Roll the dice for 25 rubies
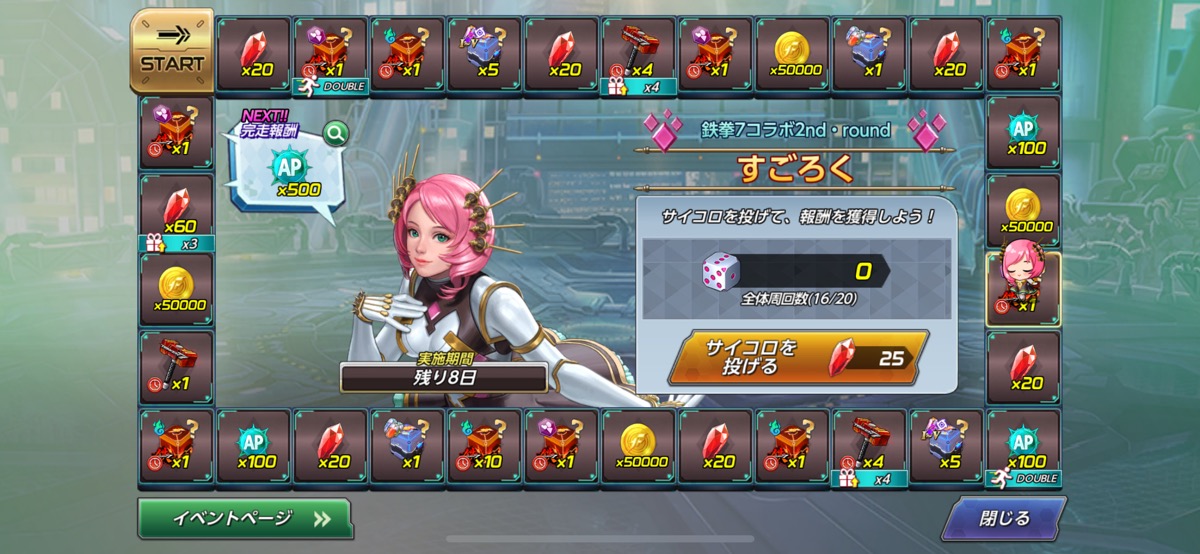Viewport: 1200px width, 554px height. (x=798, y=357)
